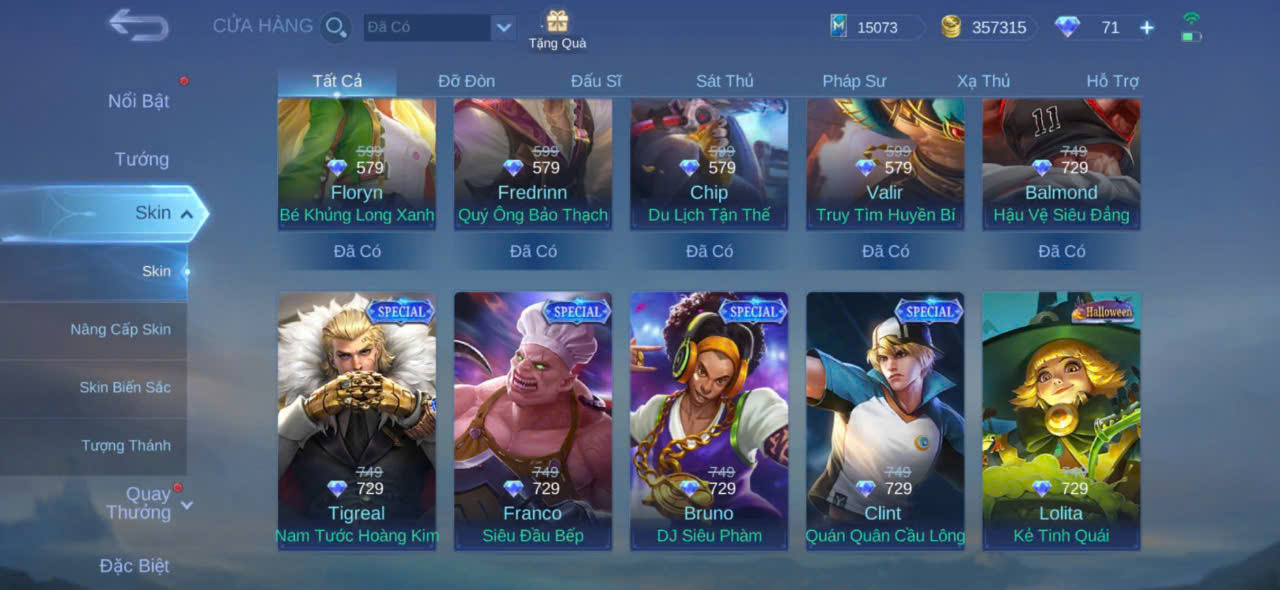
Task: Open the Nâng Cấp Skin submenu
Action: 120,329
